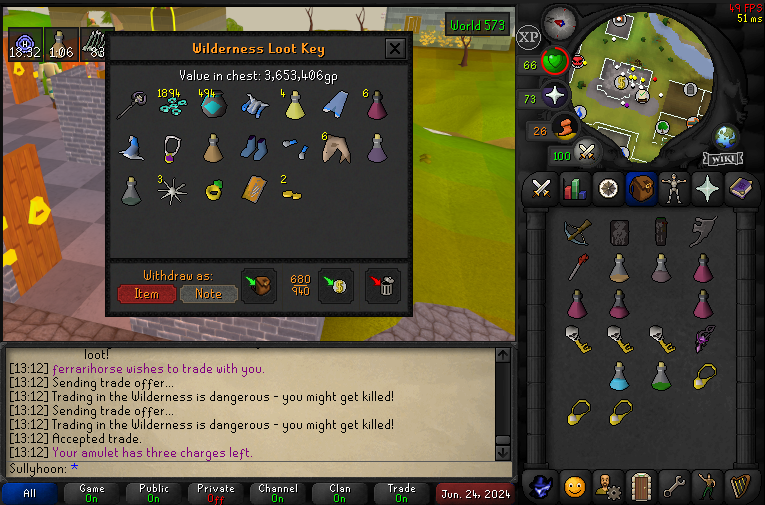Pick the stack of 1894 runes
The width and height of the screenshot is (765, 505).
[x=172, y=106]
